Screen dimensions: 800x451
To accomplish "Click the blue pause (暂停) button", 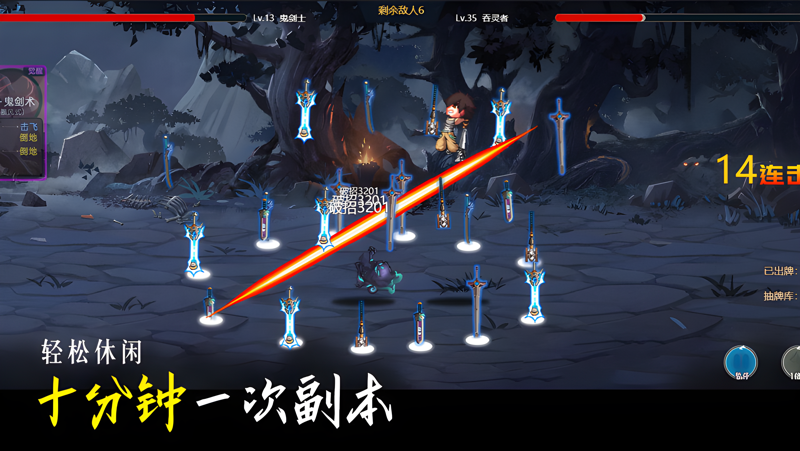I will click(741, 362).
